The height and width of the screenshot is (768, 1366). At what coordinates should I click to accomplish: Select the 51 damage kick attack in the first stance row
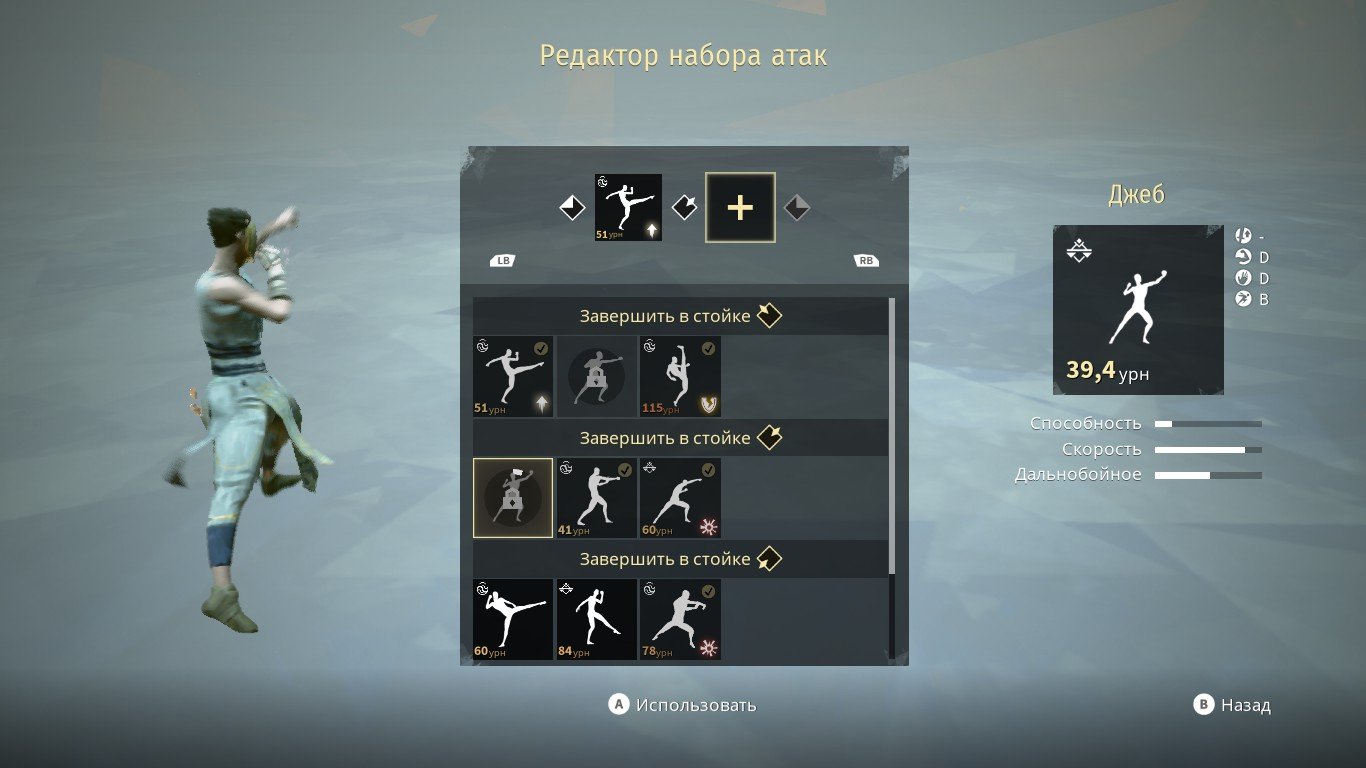pos(512,377)
